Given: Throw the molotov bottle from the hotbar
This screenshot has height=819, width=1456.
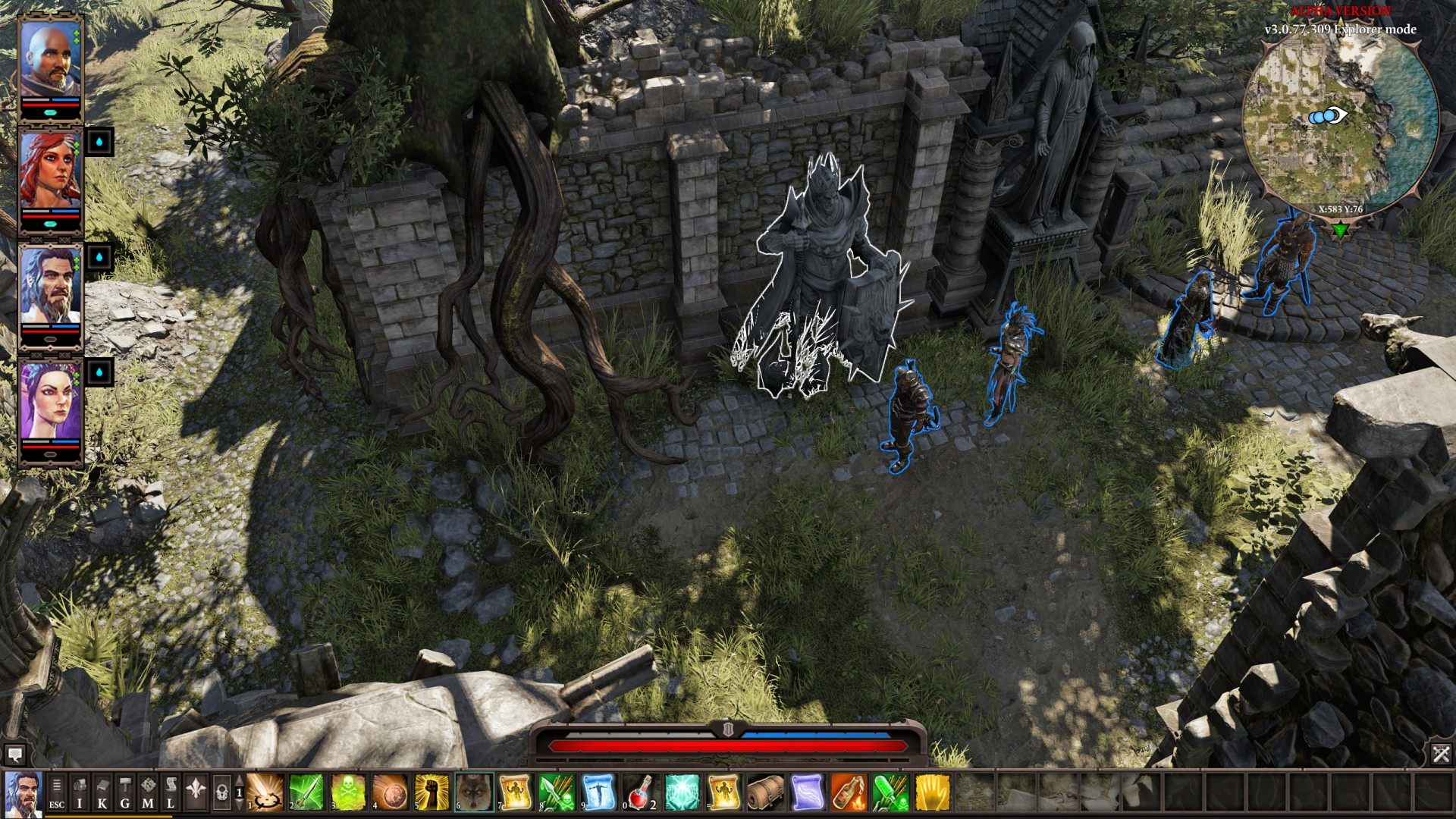Looking at the screenshot, I should 849,792.
